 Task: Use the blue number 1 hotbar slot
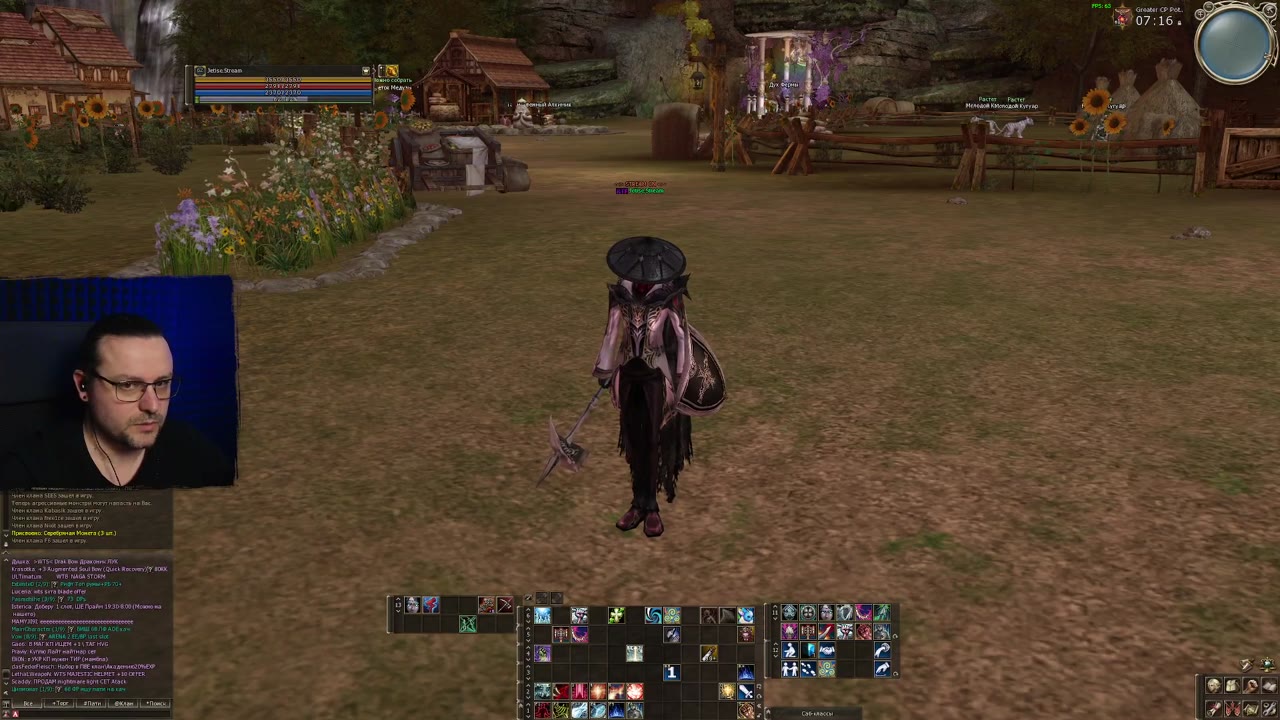(x=671, y=673)
